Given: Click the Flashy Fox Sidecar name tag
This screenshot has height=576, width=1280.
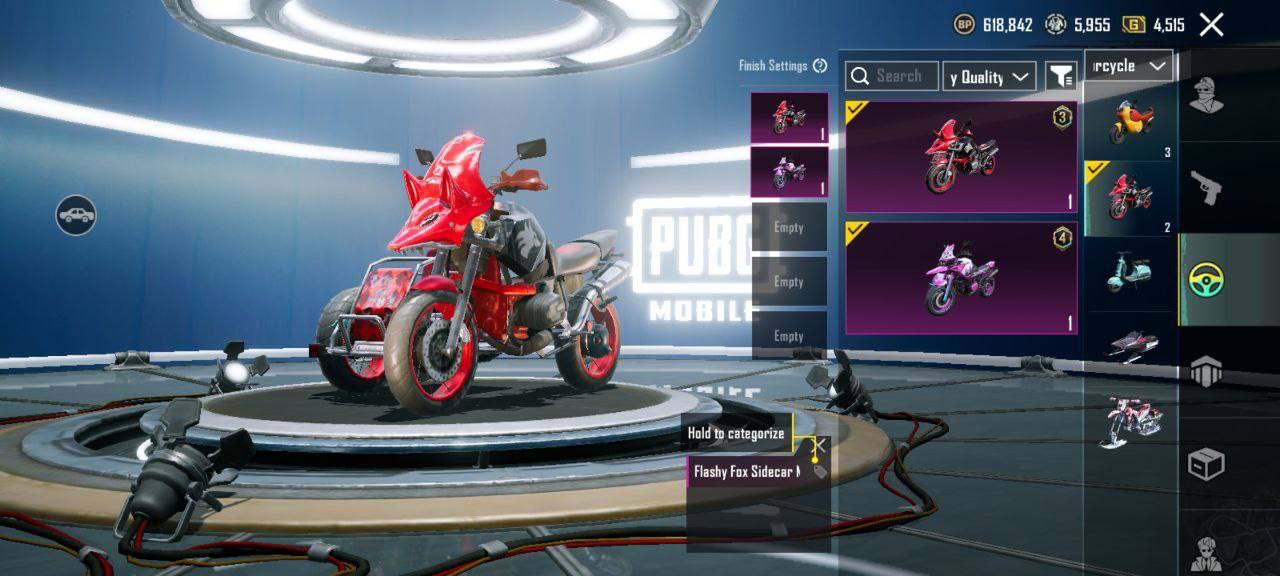Looking at the screenshot, I should [748, 471].
